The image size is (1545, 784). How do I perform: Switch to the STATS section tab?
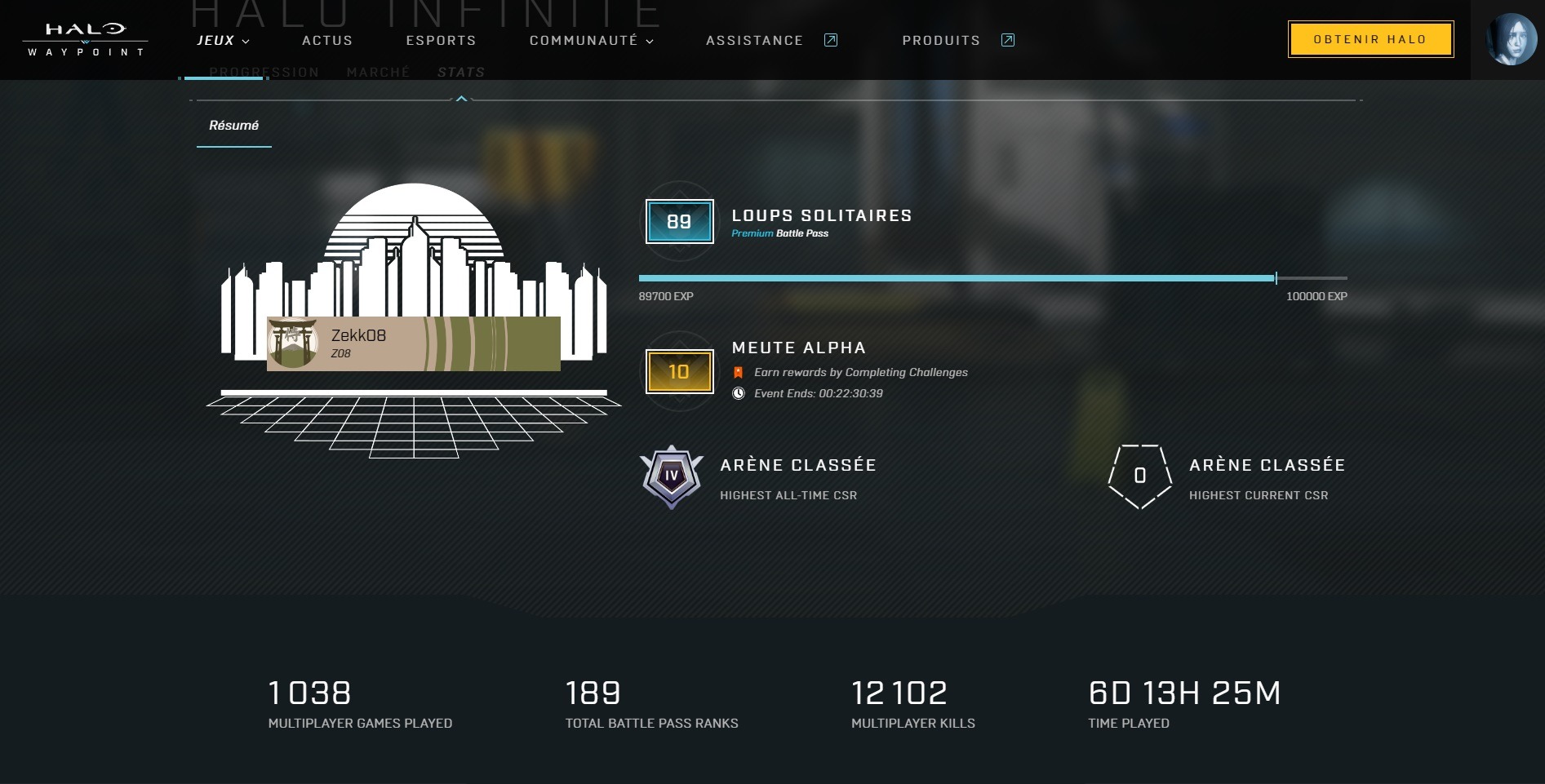pyautogui.click(x=461, y=73)
